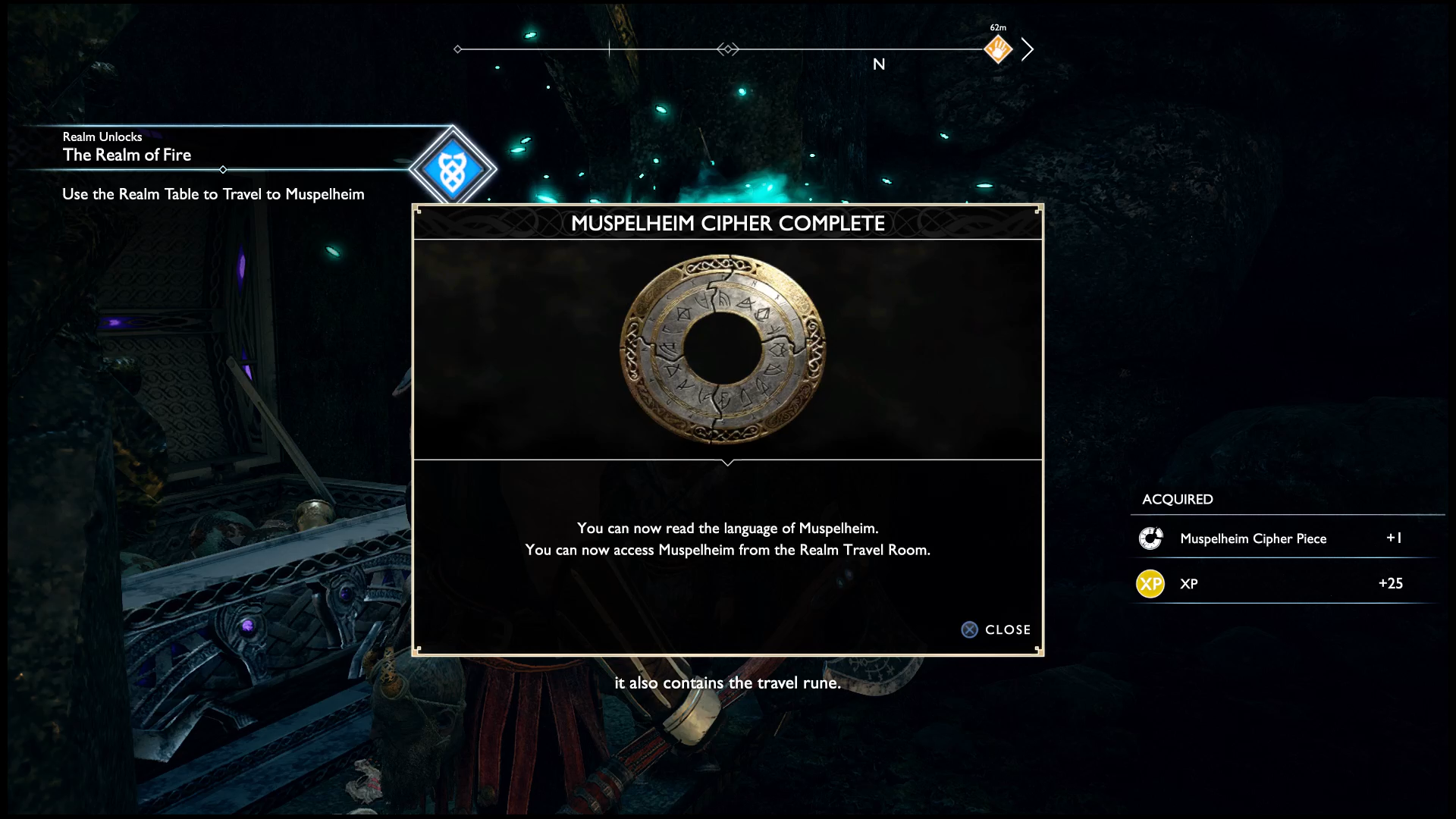1456x819 pixels.
Task: Expand the notch below the cipher image divider
Action: tap(729, 463)
